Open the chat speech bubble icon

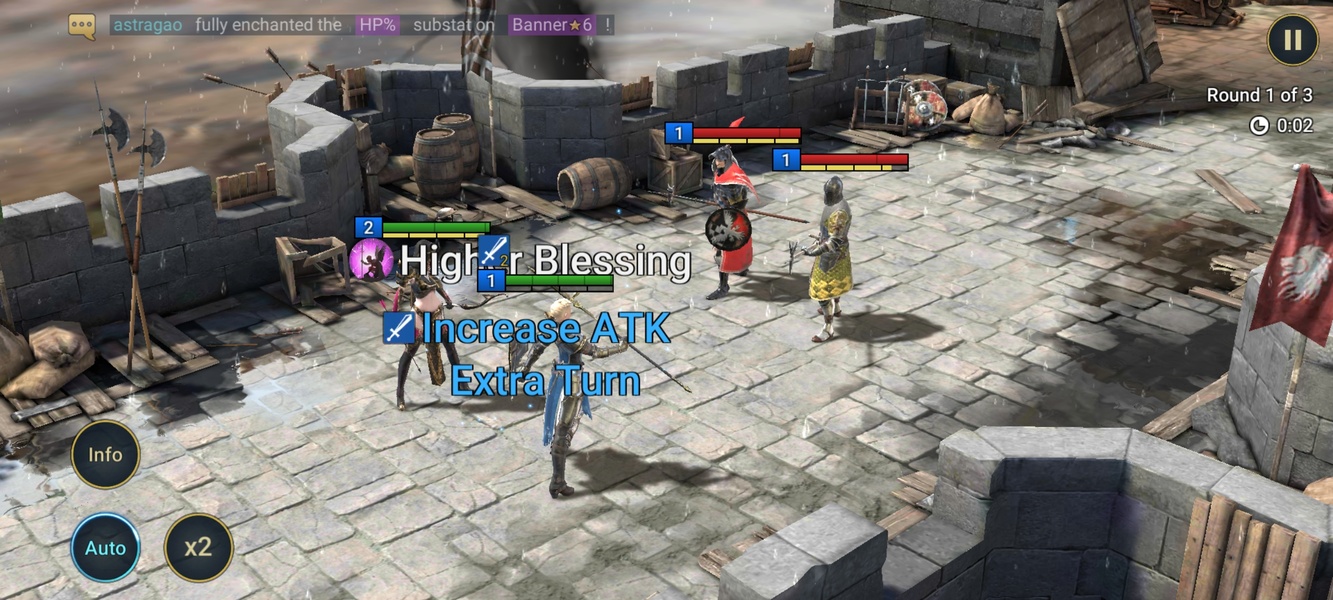[82, 26]
